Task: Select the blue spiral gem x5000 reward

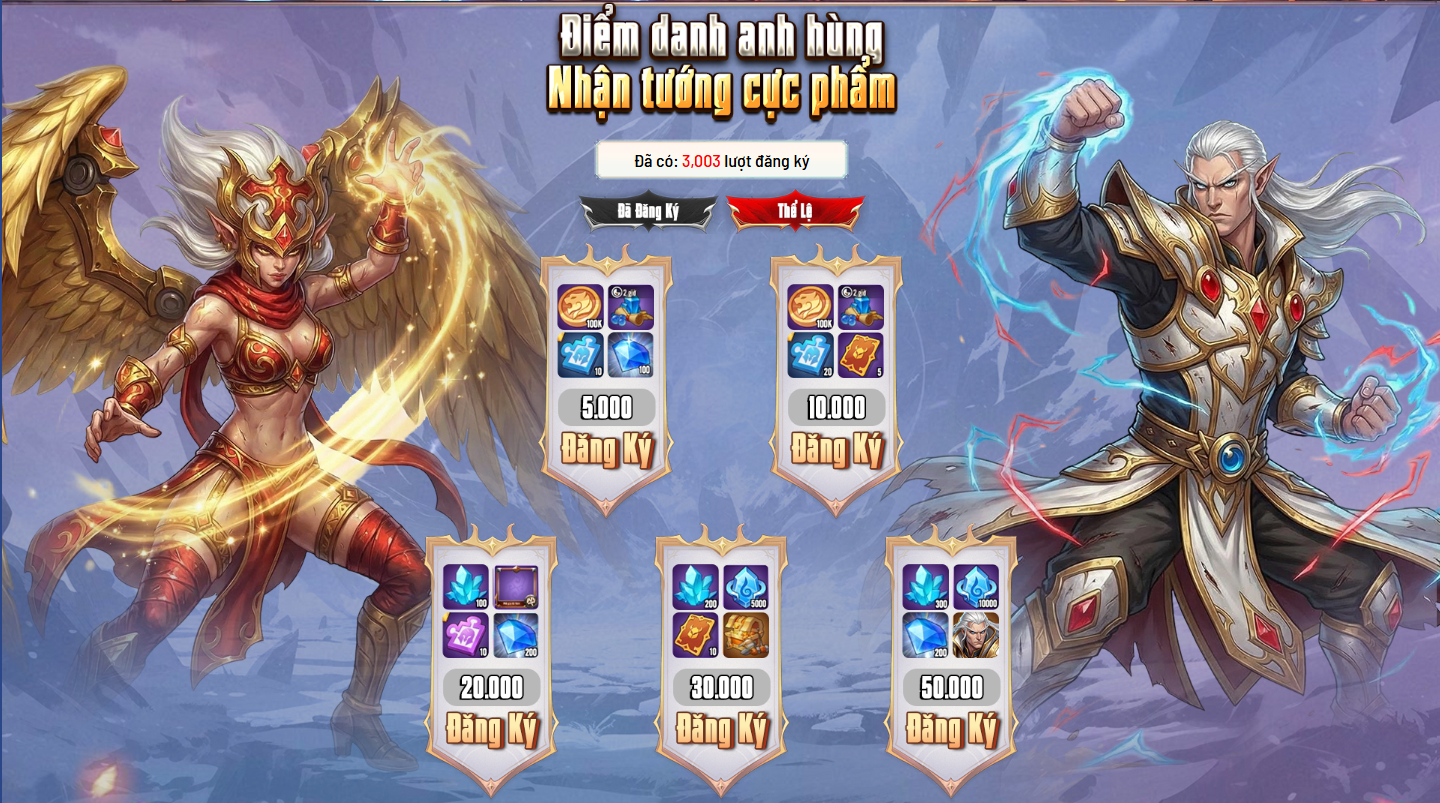Action: coord(746,587)
